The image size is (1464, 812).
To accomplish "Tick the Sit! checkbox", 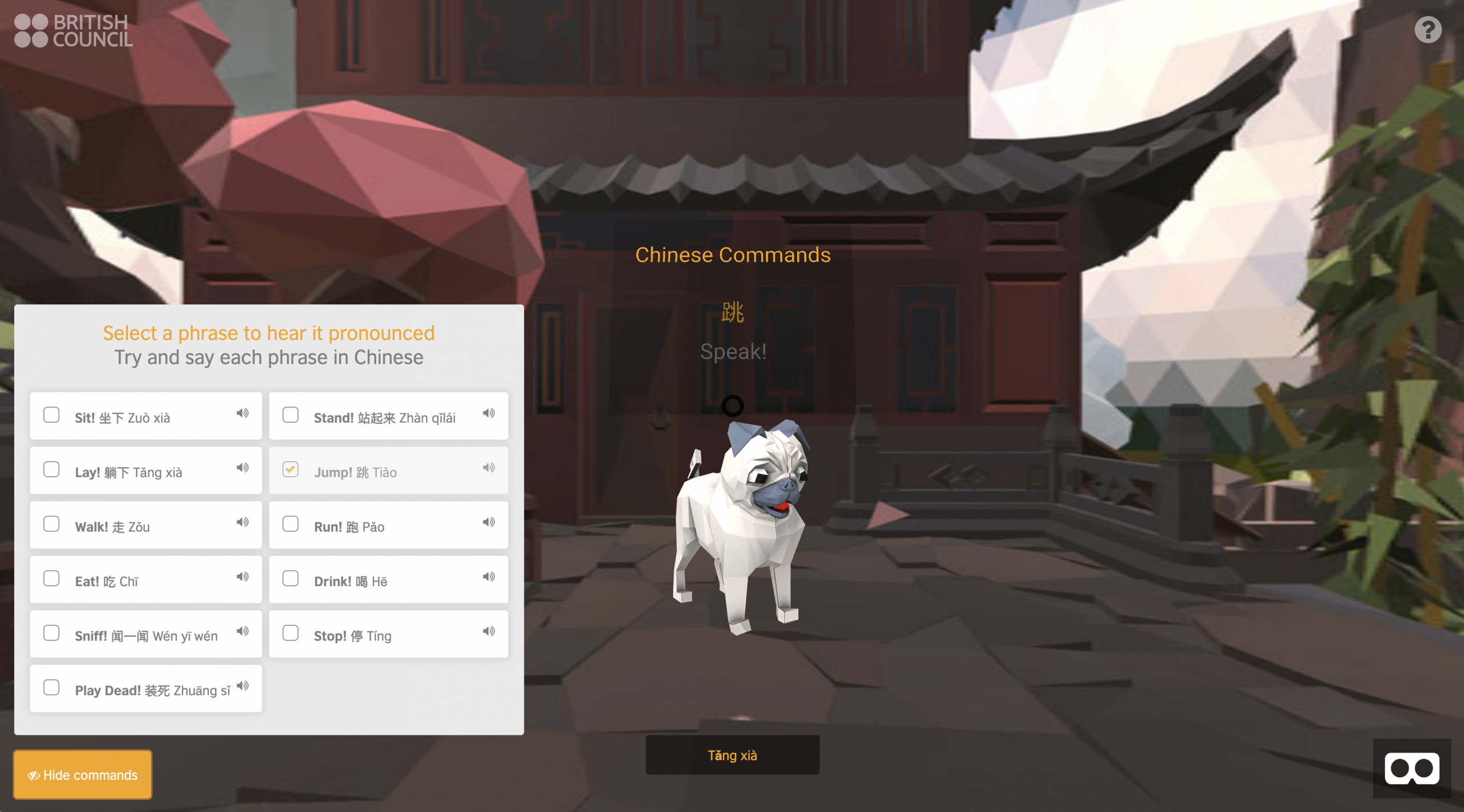I will click(51, 415).
